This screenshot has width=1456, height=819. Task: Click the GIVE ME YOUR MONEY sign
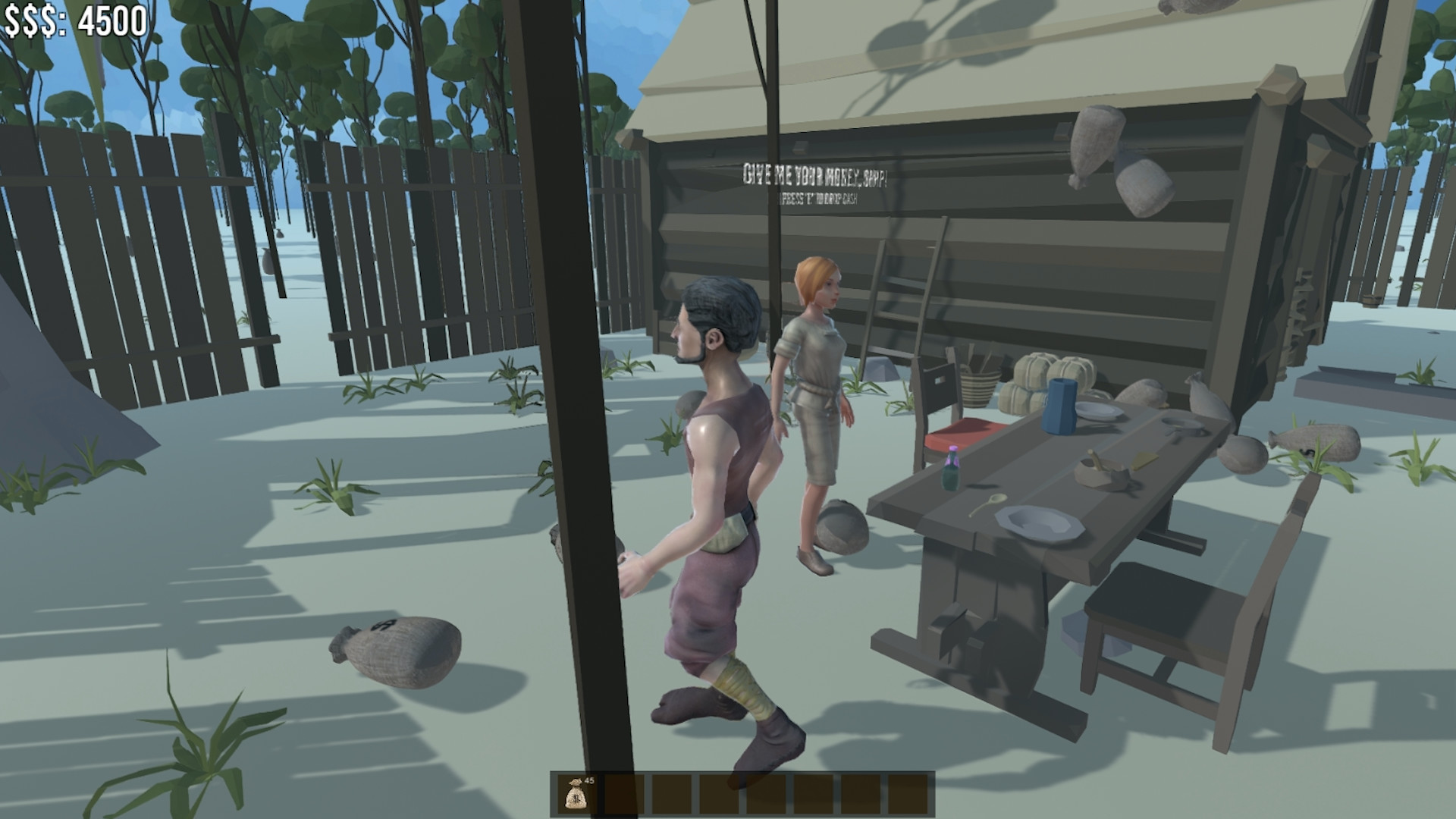(x=815, y=175)
